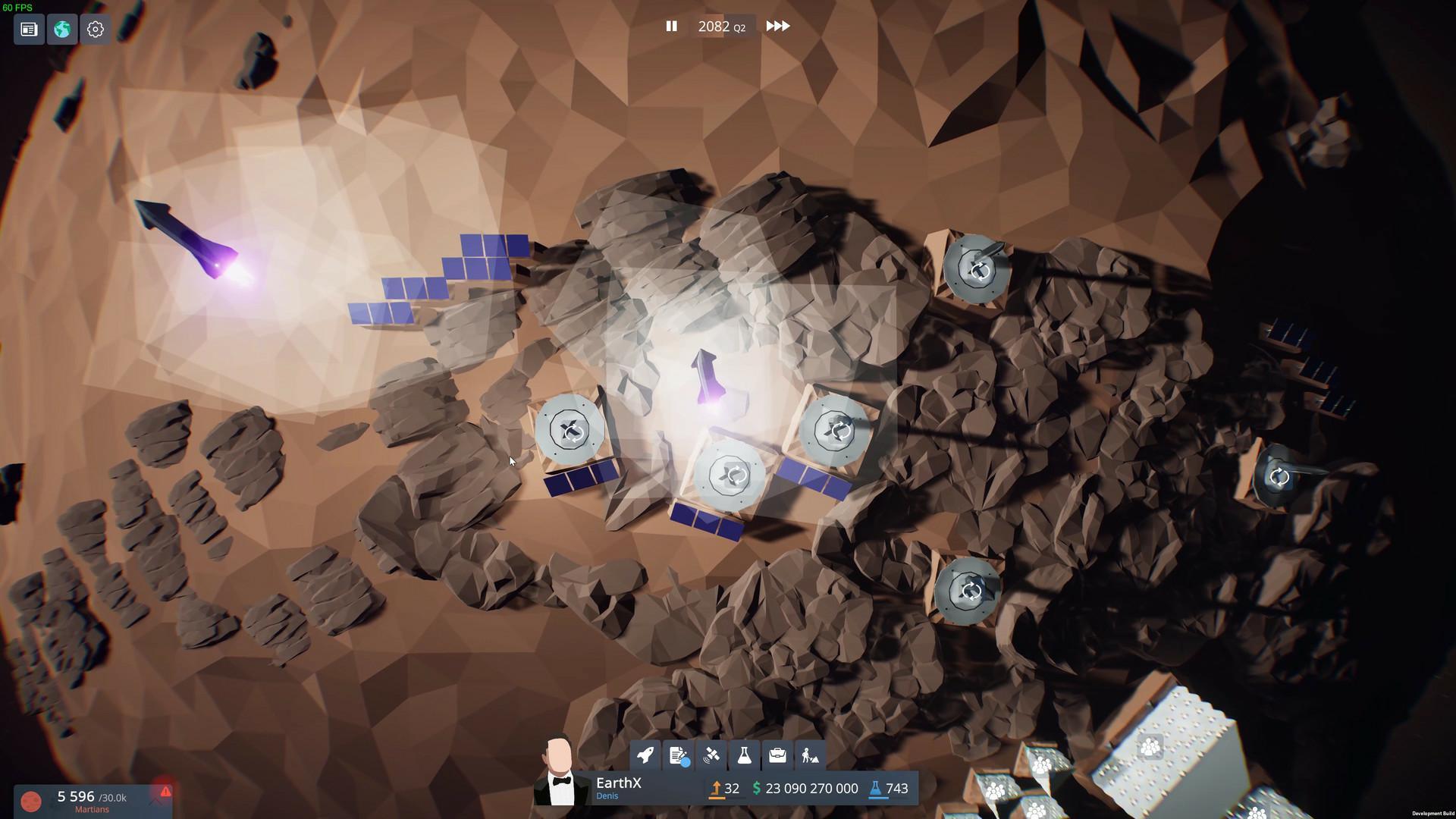This screenshot has width=1456, height=819.
Task: Click the green dollar sign icon
Action: [756, 789]
